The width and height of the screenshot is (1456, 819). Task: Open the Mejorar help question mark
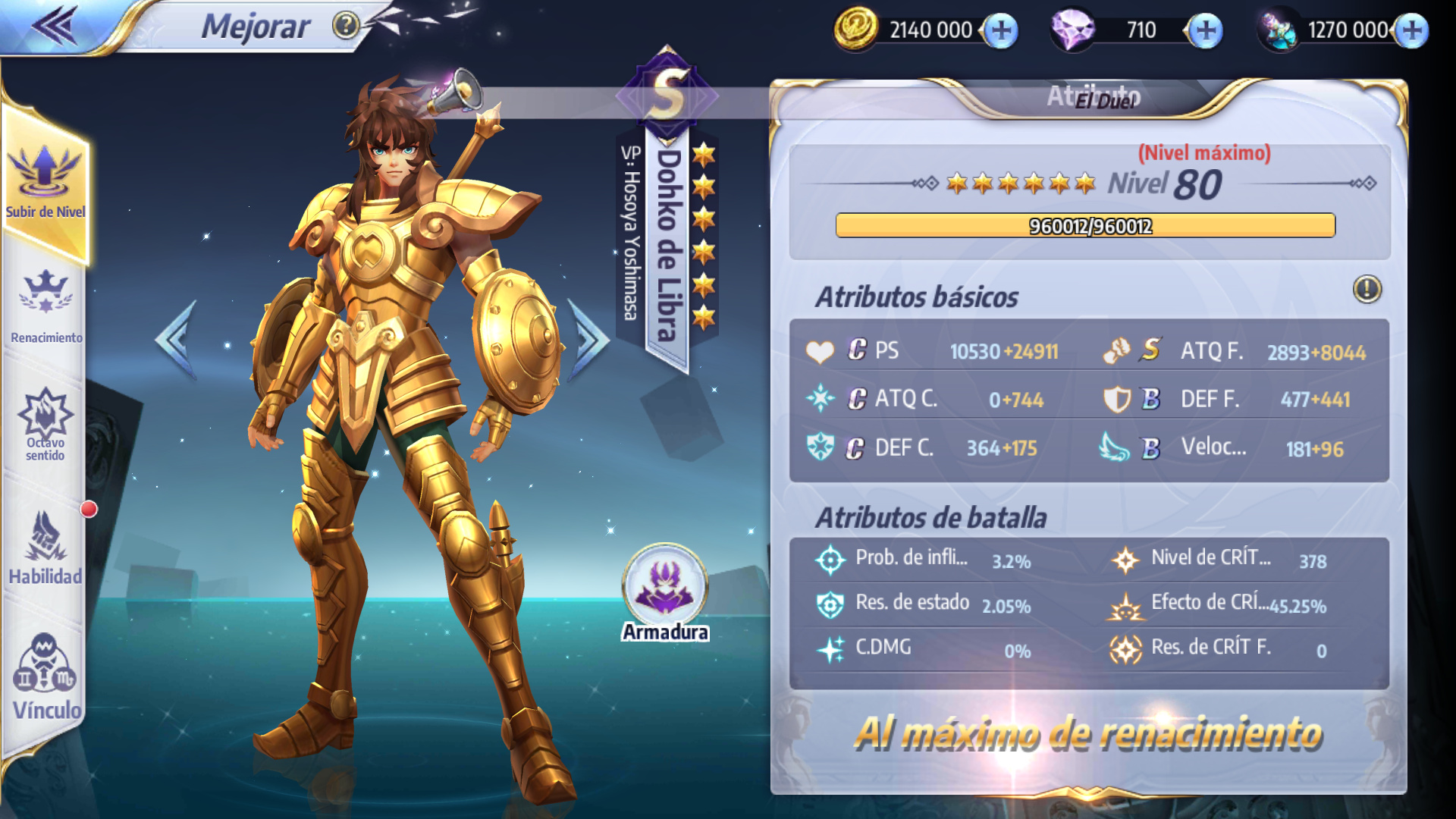pos(346,27)
